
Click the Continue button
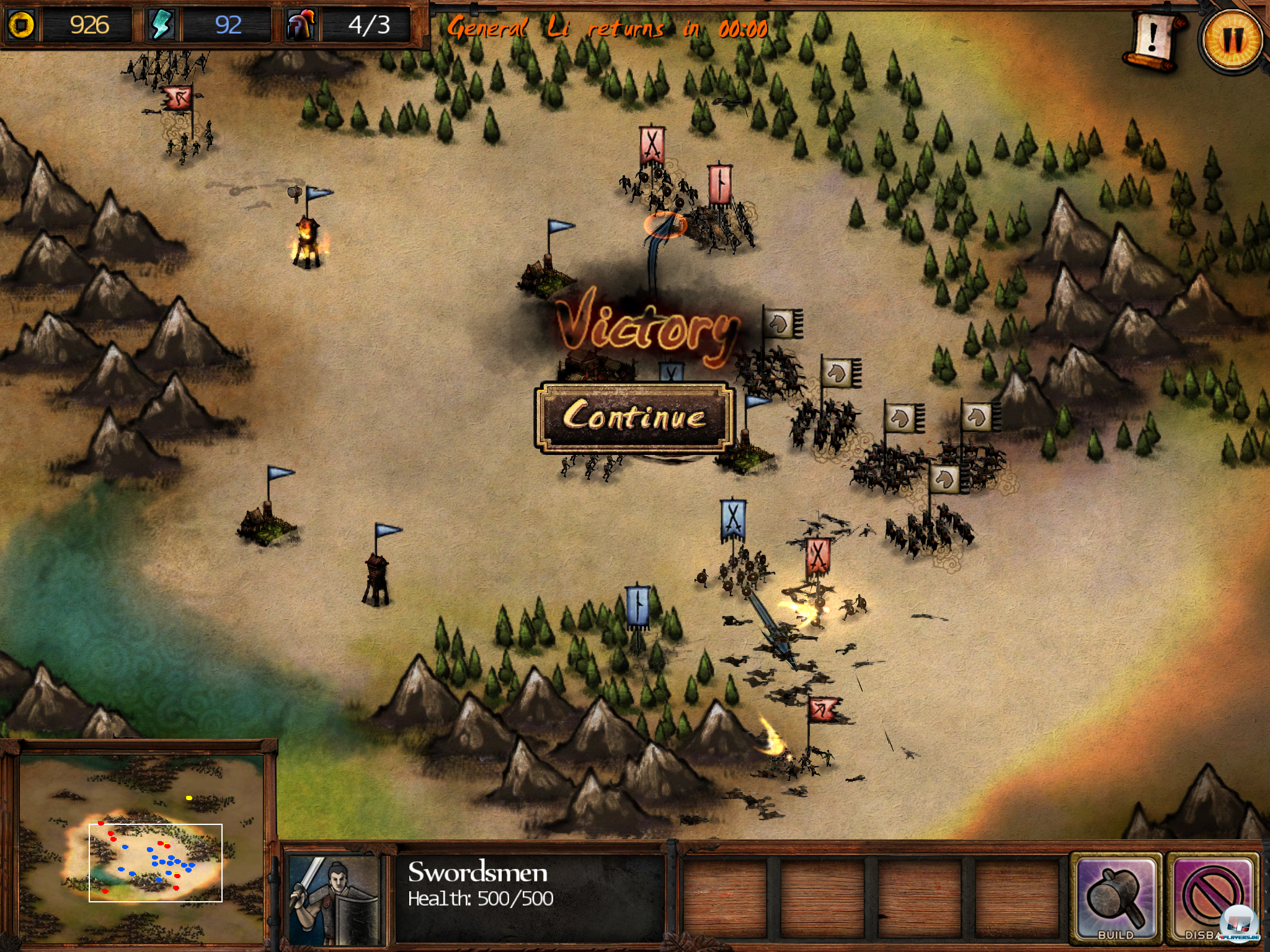(x=634, y=416)
